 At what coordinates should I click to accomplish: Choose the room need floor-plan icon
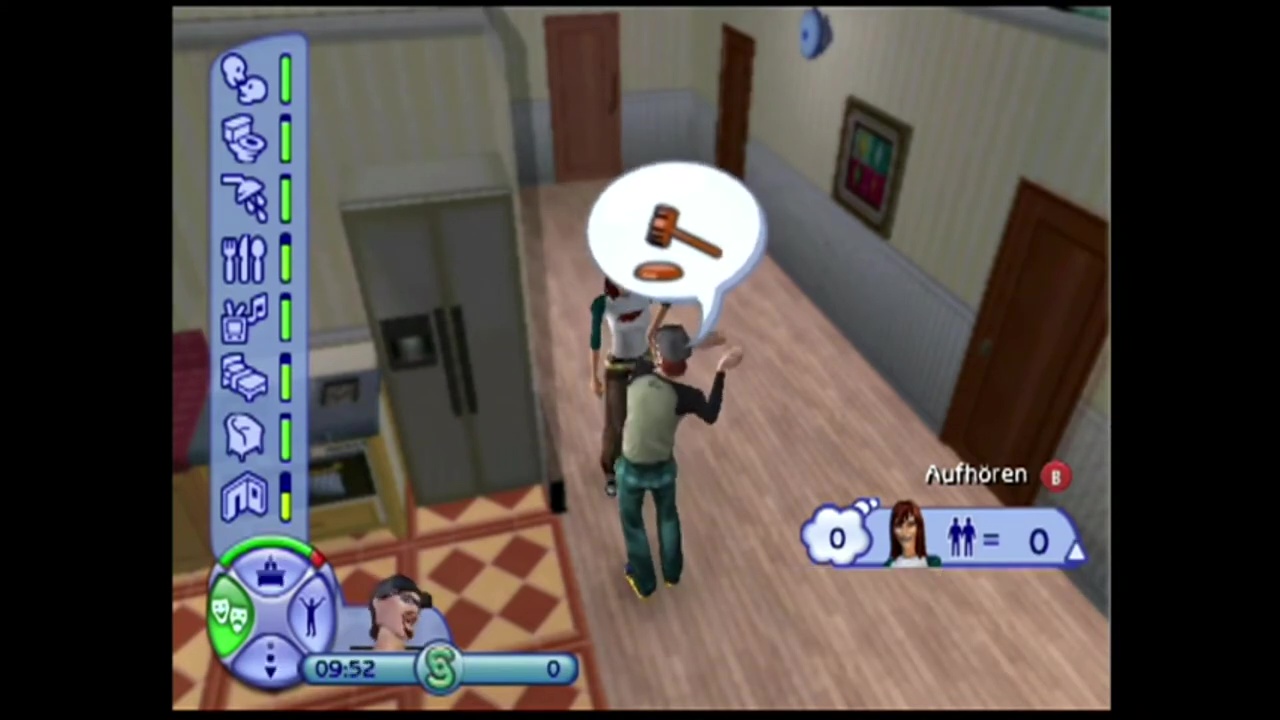pyautogui.click(x=243, y=496)
